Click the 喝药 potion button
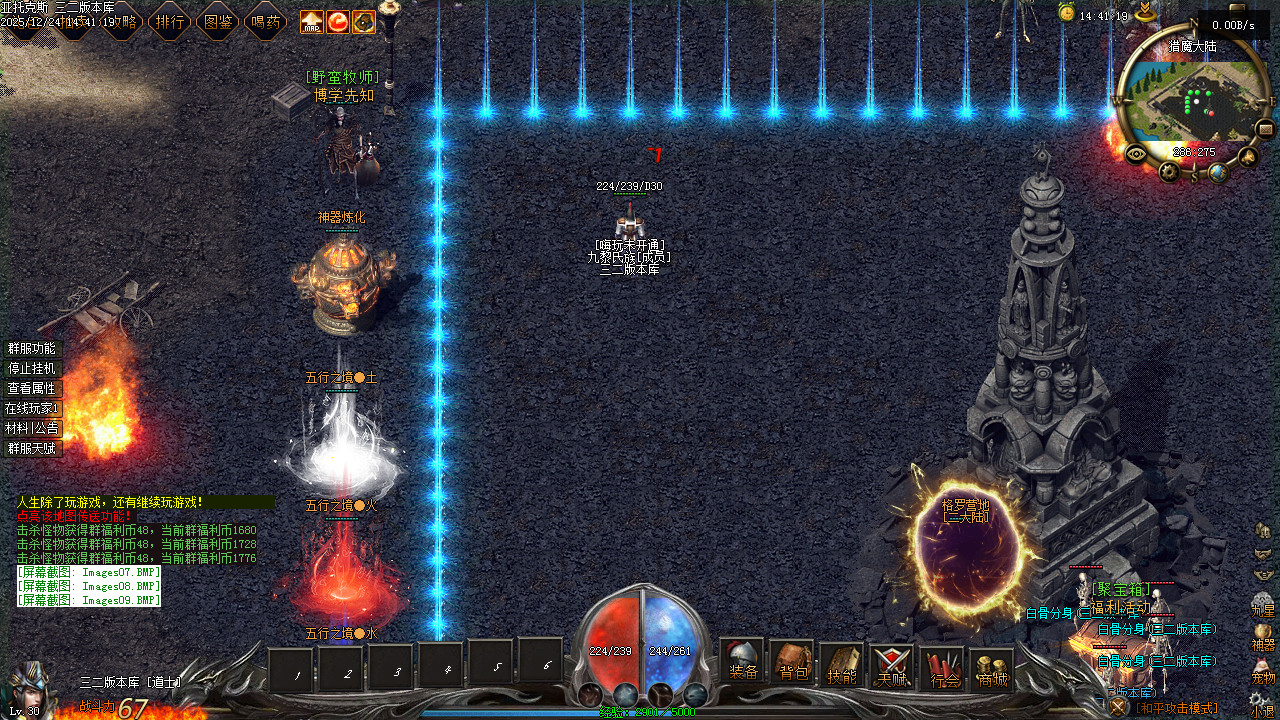 266,21
